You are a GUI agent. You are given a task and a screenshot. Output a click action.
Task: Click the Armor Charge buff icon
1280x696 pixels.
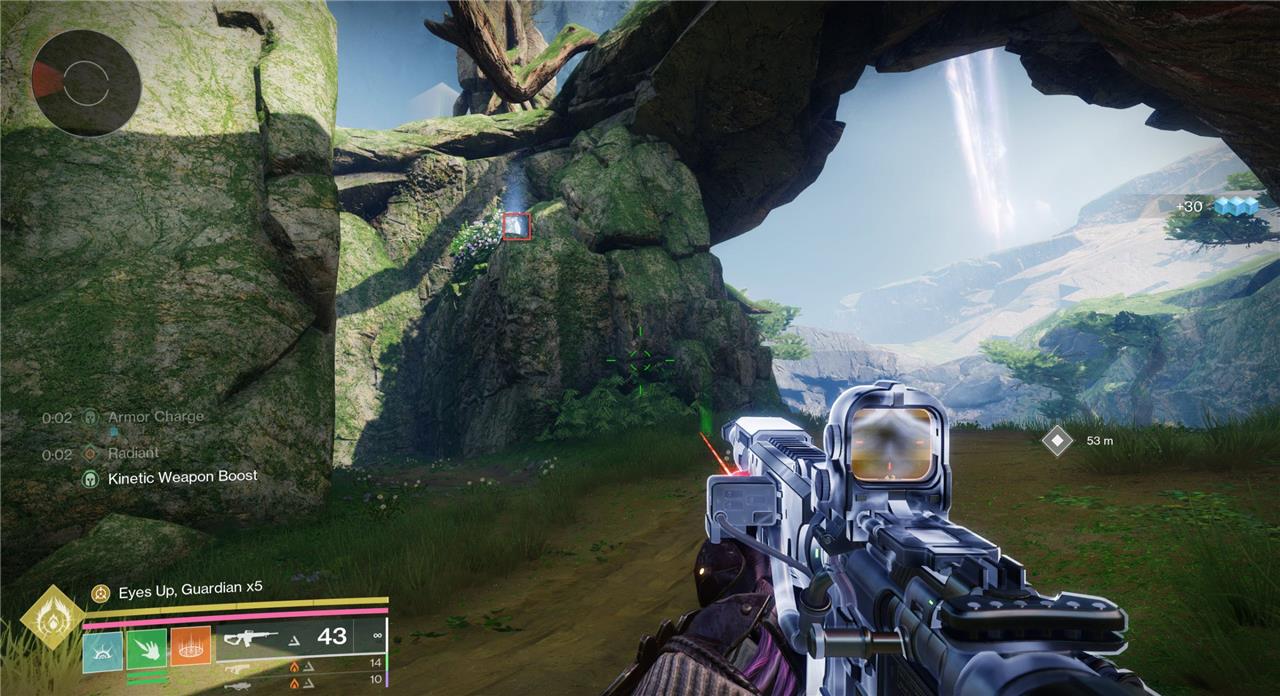[91, 417]
